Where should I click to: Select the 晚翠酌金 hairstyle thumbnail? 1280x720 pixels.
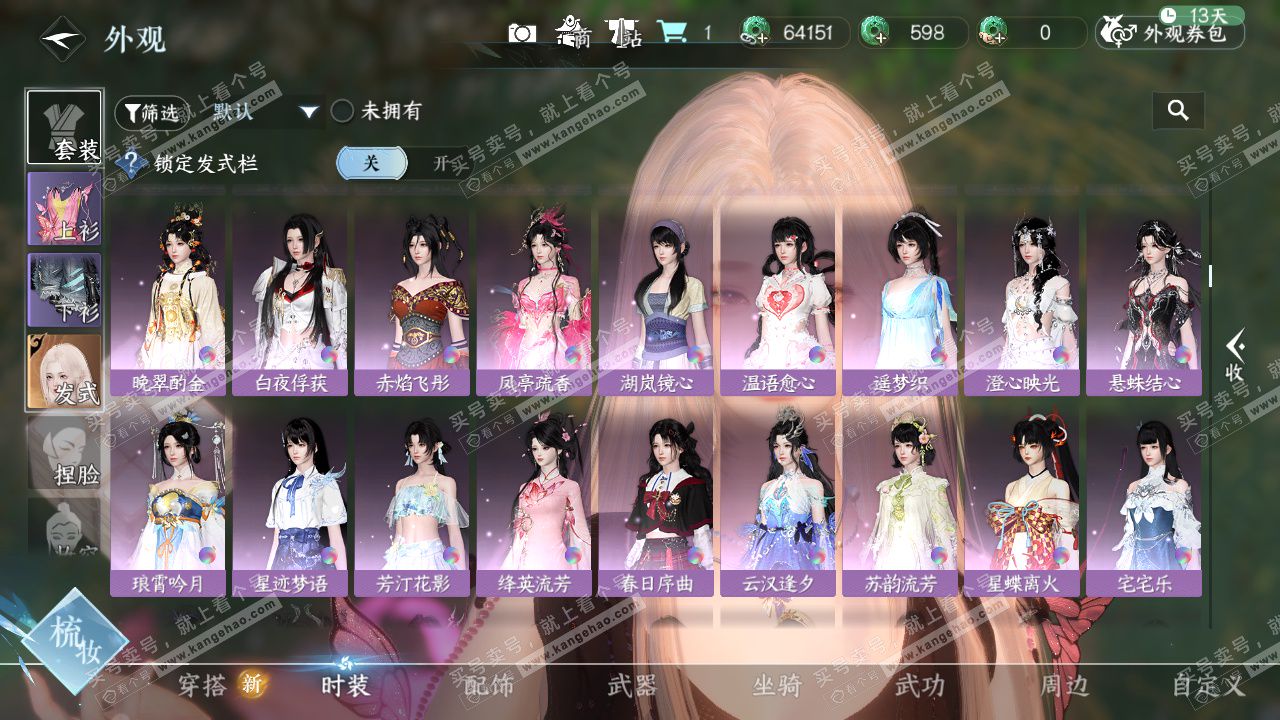pyautogui.click(x=167, y=300)
